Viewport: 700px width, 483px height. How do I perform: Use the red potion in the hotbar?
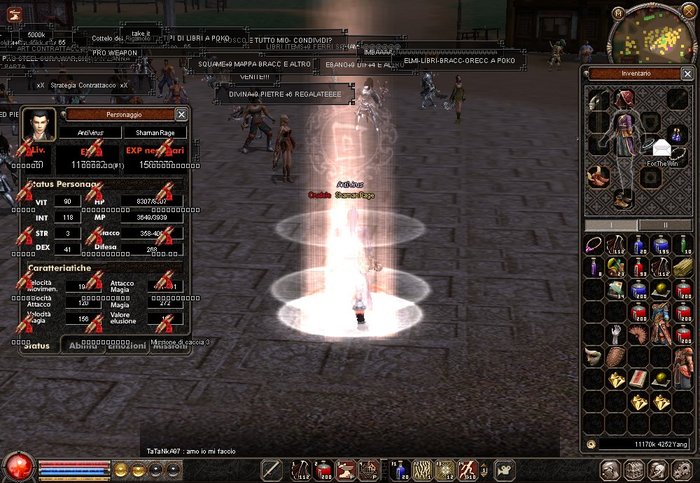click(324, 469)
